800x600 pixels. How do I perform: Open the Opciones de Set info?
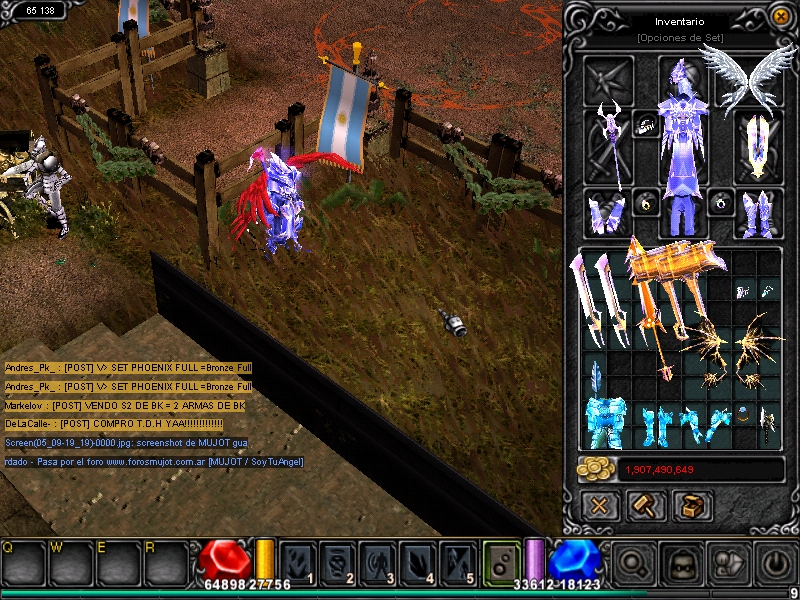click(x=679, y=37)
